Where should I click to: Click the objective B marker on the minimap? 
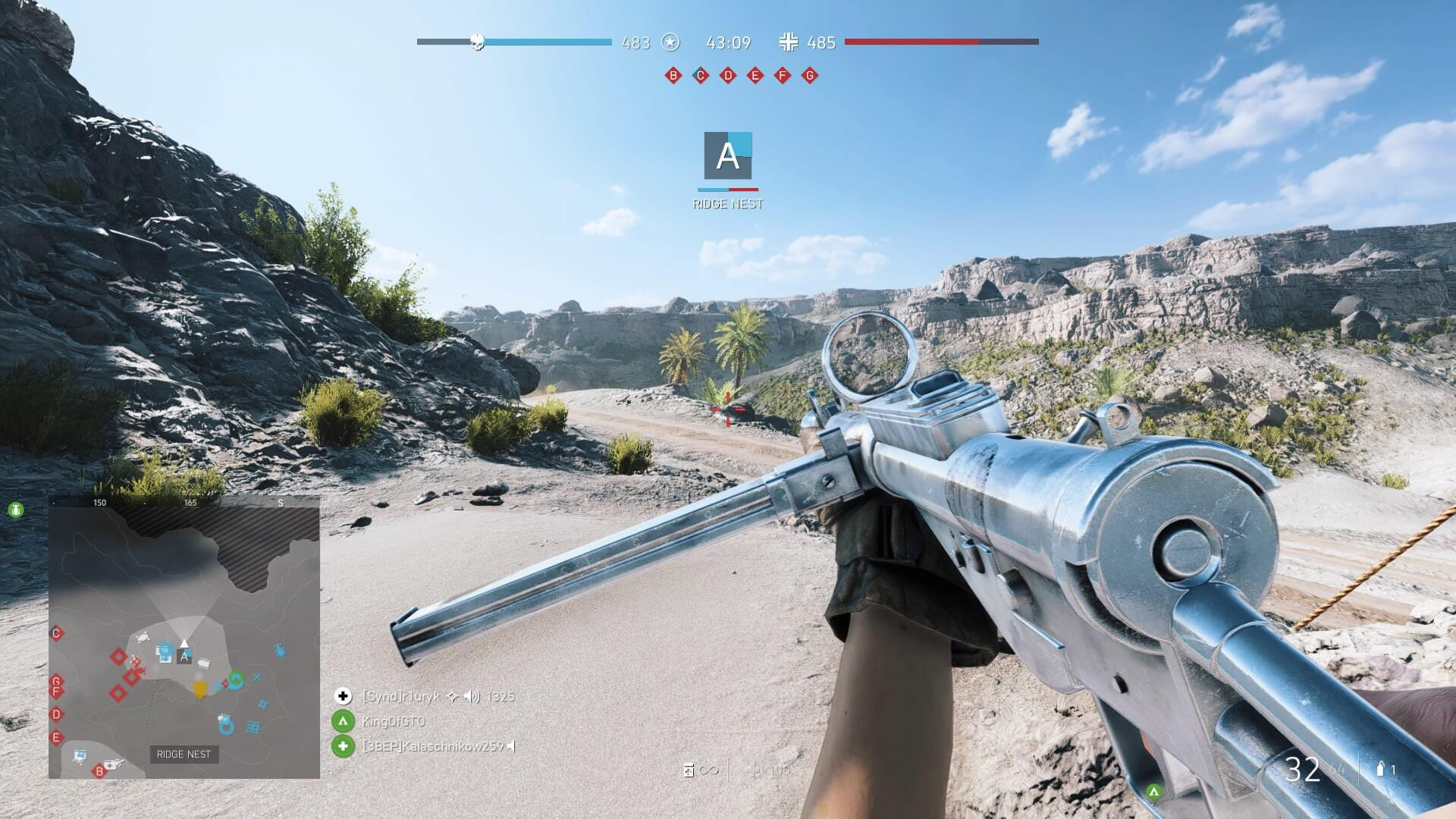pos(99,771)
